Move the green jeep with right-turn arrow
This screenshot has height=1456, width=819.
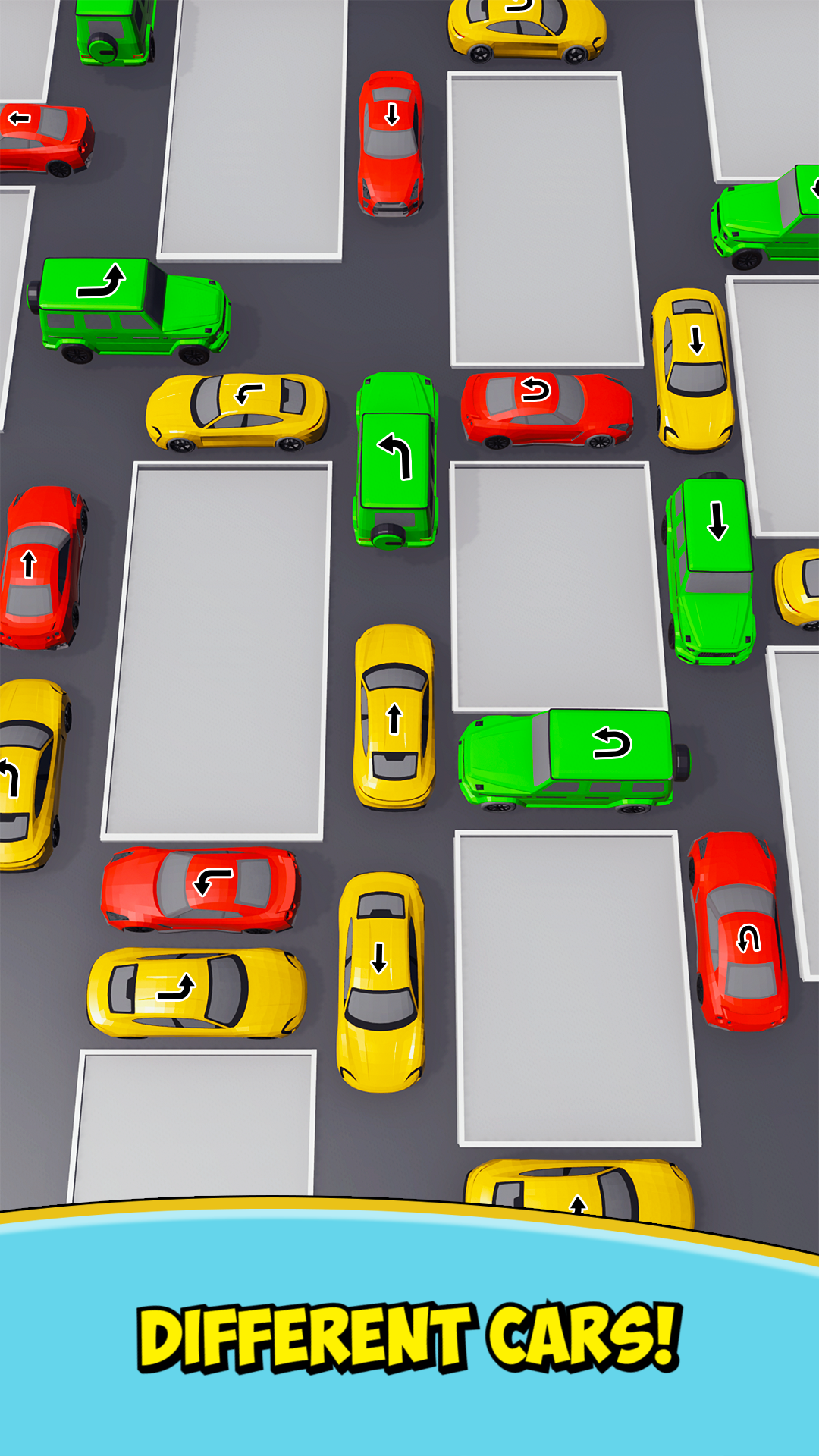(130, 309)
